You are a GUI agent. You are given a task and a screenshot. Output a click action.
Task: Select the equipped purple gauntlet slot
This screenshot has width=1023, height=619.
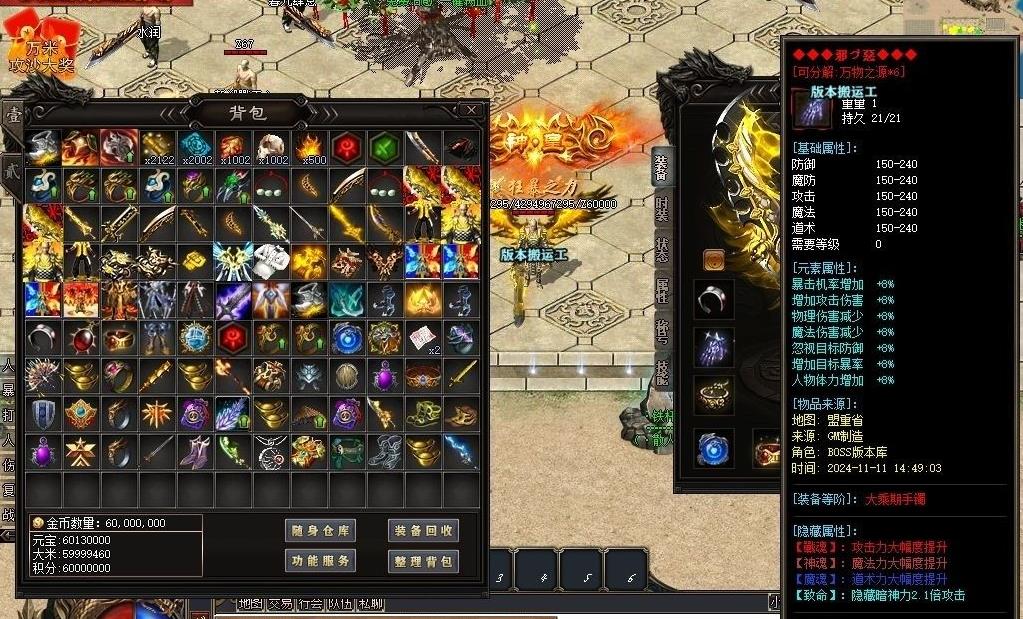pyautogui.click(x=713, y=347)
